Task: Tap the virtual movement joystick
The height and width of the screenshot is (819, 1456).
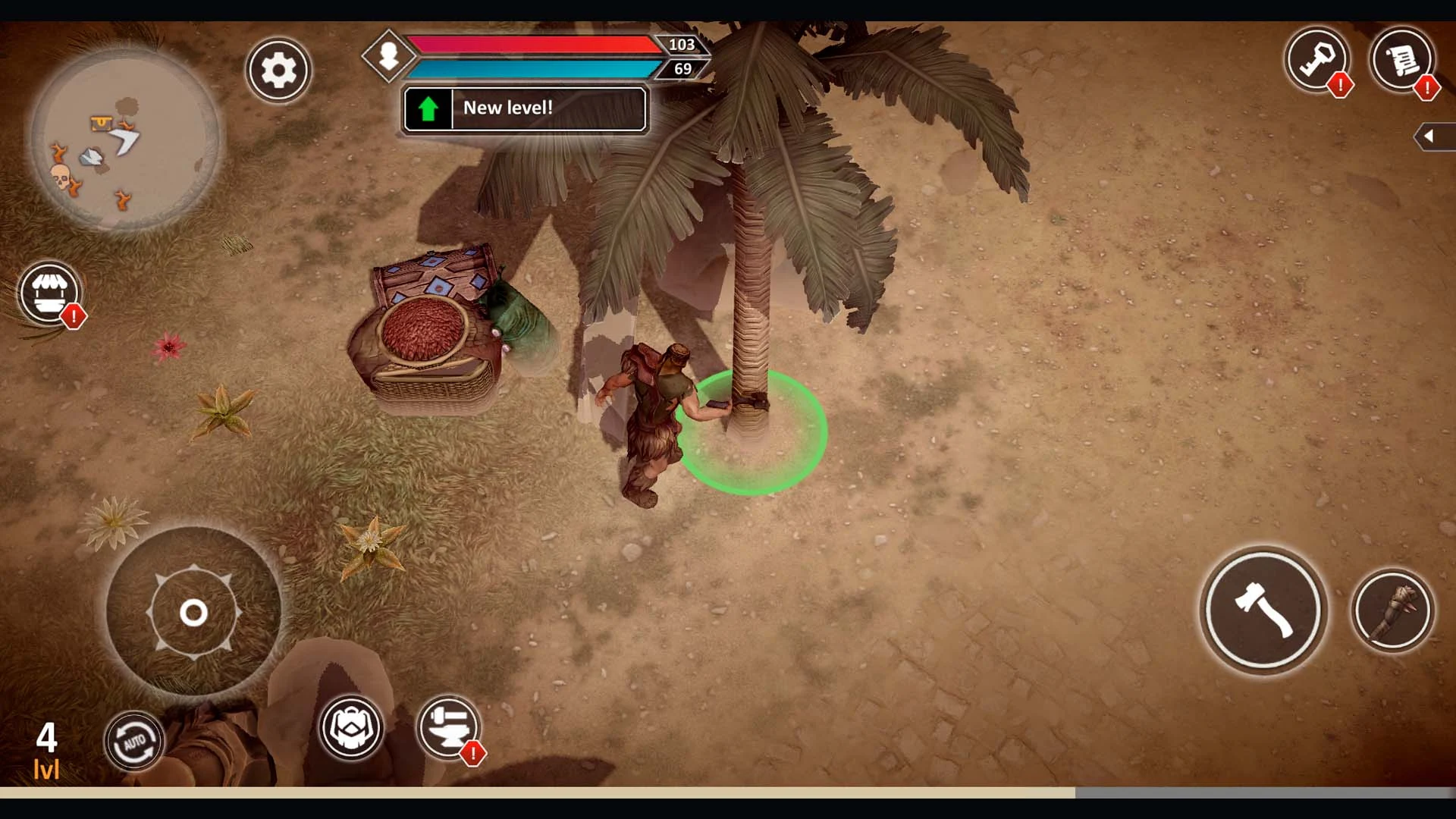Action: point(193,612)
